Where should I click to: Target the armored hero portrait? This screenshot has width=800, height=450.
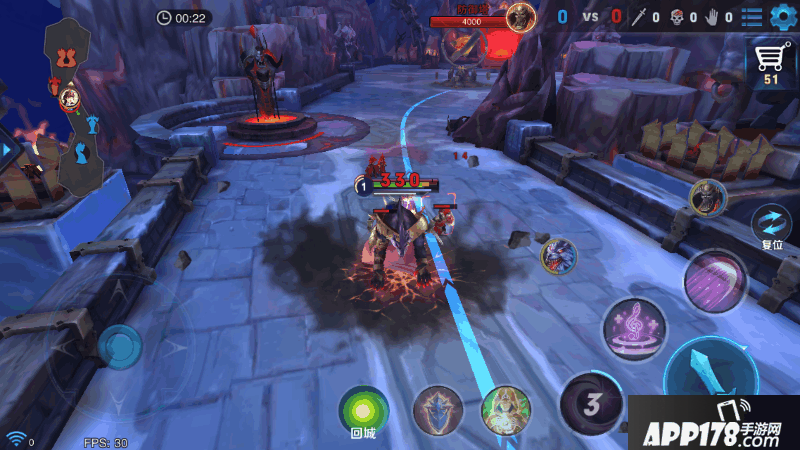707,196
